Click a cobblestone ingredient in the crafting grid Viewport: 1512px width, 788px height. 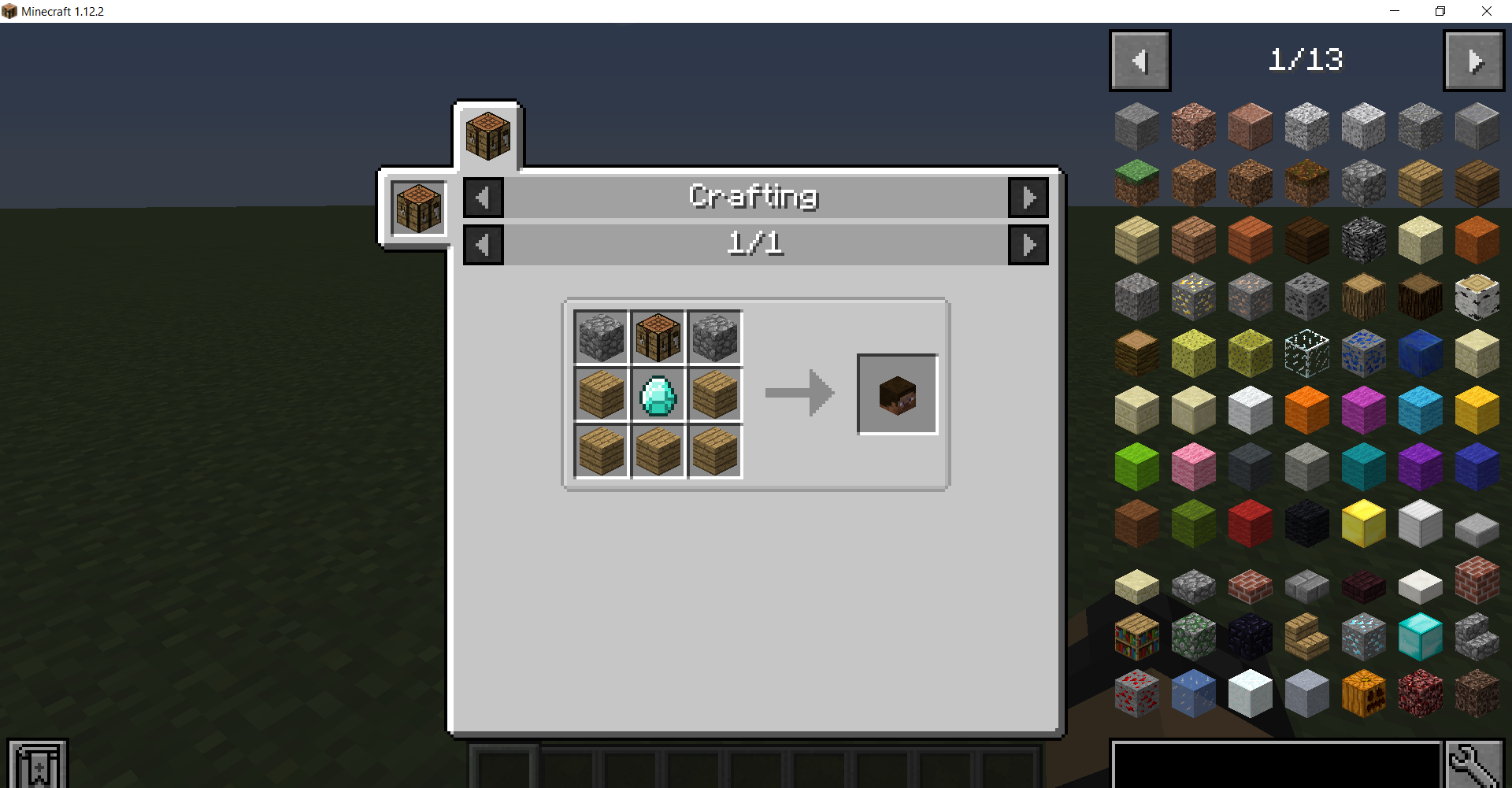(601, 338)
